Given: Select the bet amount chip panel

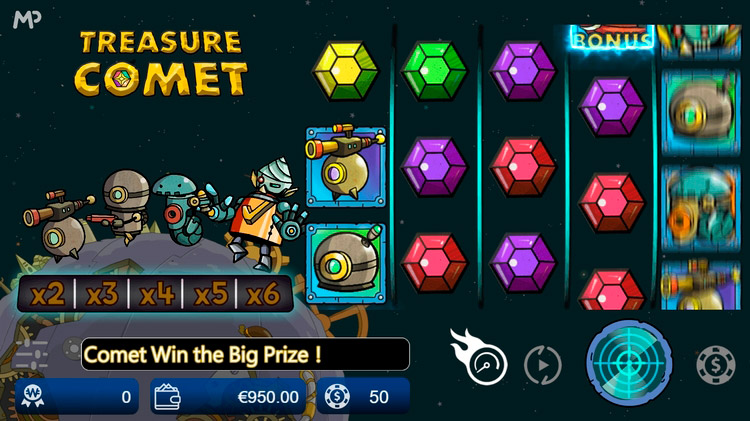Looking at the screenshot, I should click(x=365, y=396).
